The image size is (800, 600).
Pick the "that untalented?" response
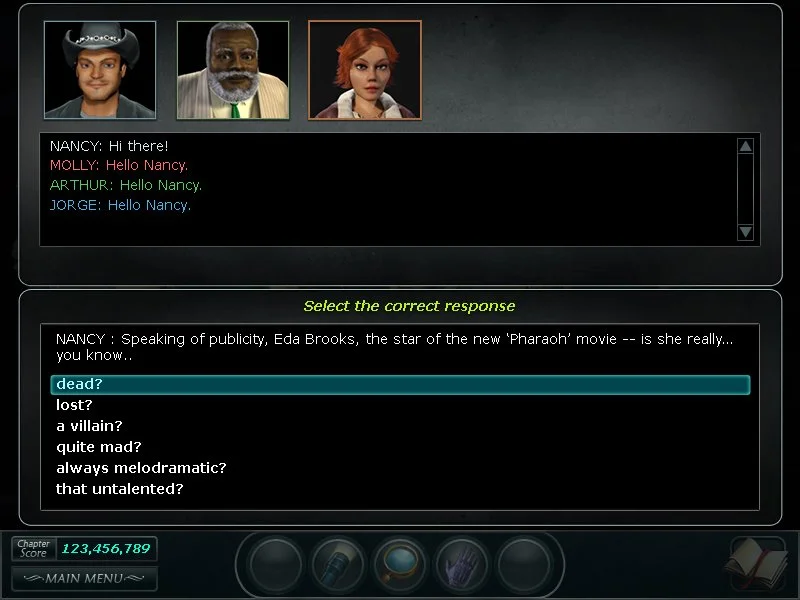pos(119,489)
